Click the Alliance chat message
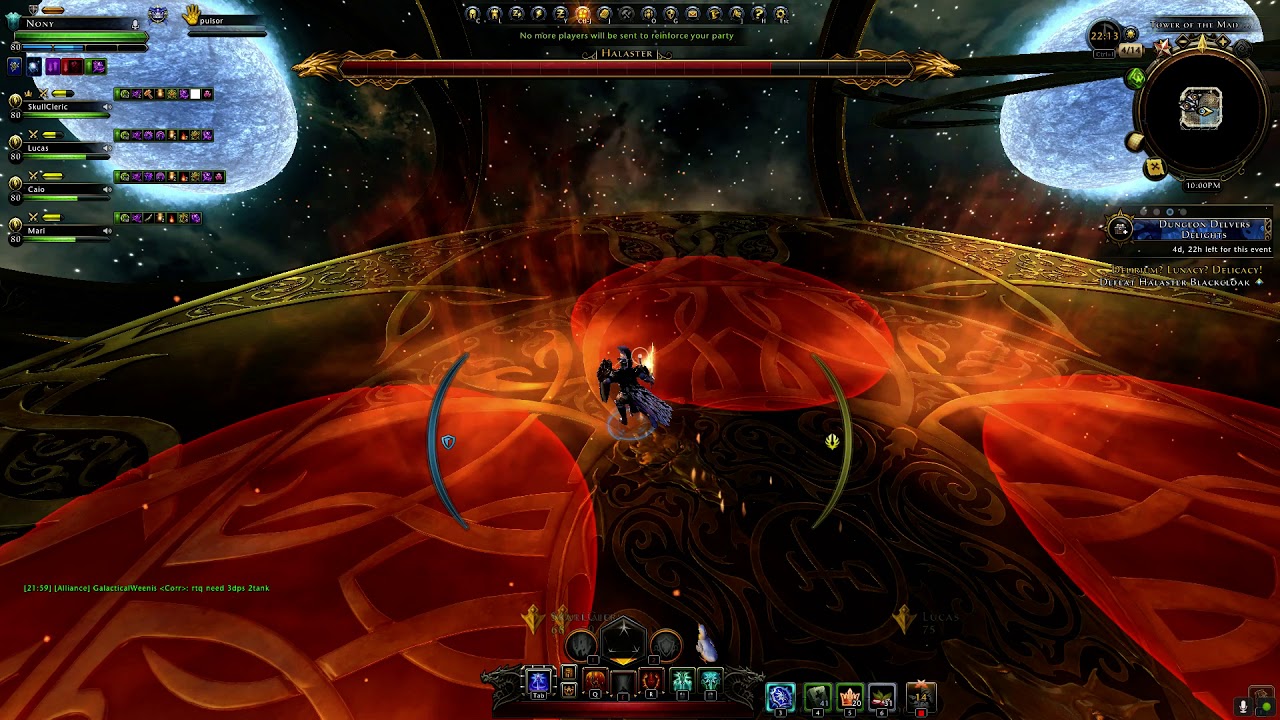Screen dimensions: 1280x720 pyautogui.click(x=146, y=588)
